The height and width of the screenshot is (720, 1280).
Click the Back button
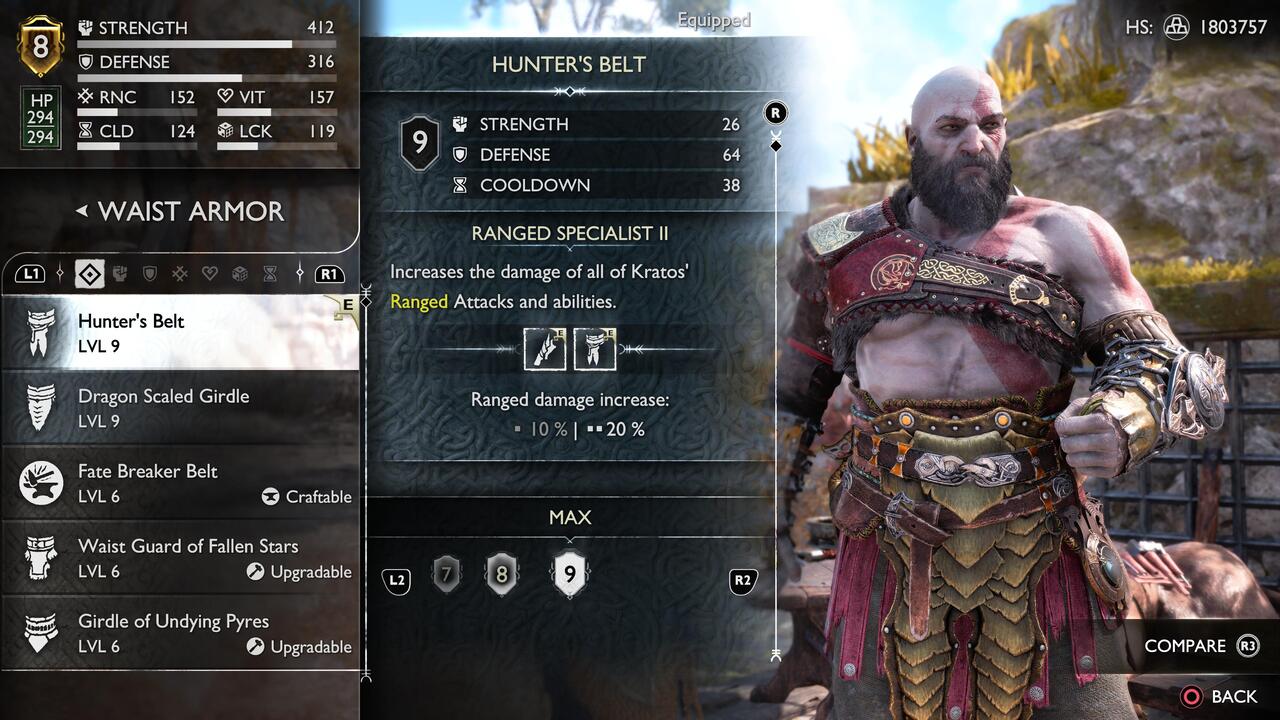pyautogui.click(x=1206, y=696)
